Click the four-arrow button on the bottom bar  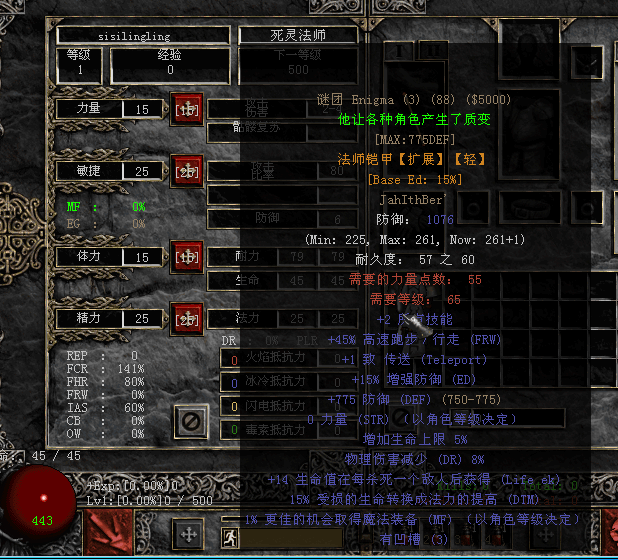click(187, 533)
